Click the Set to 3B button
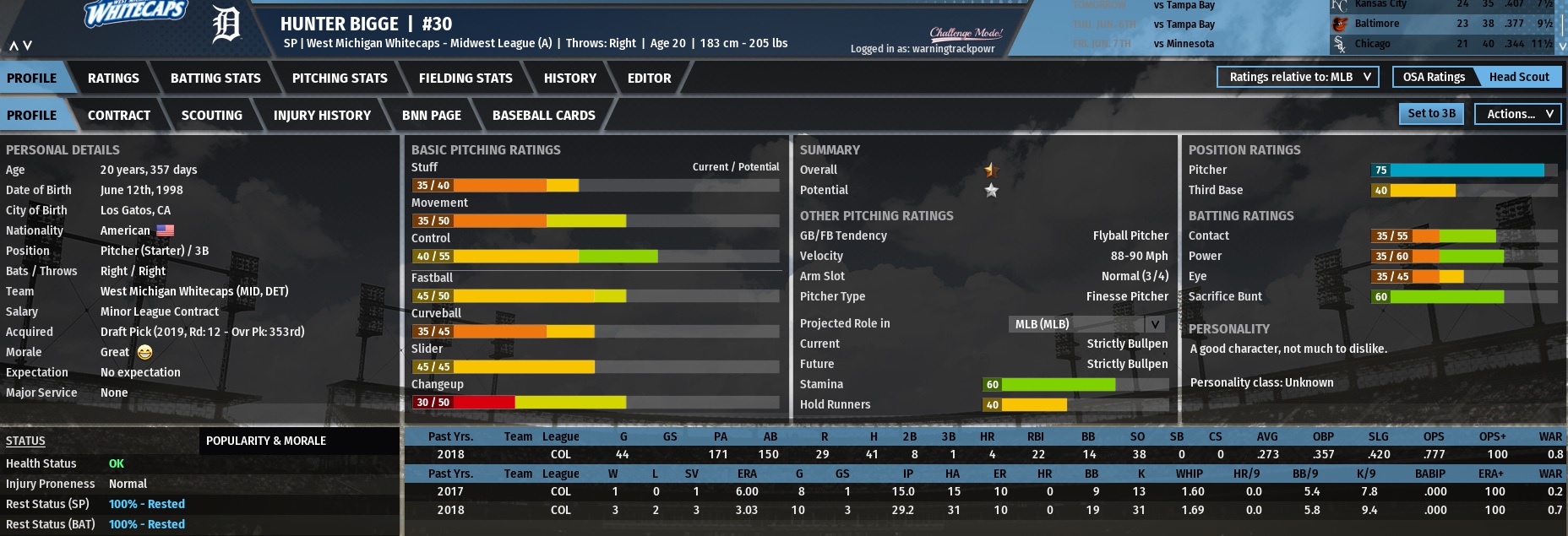The image size is (1568, 536). (x=1431, y=114)
